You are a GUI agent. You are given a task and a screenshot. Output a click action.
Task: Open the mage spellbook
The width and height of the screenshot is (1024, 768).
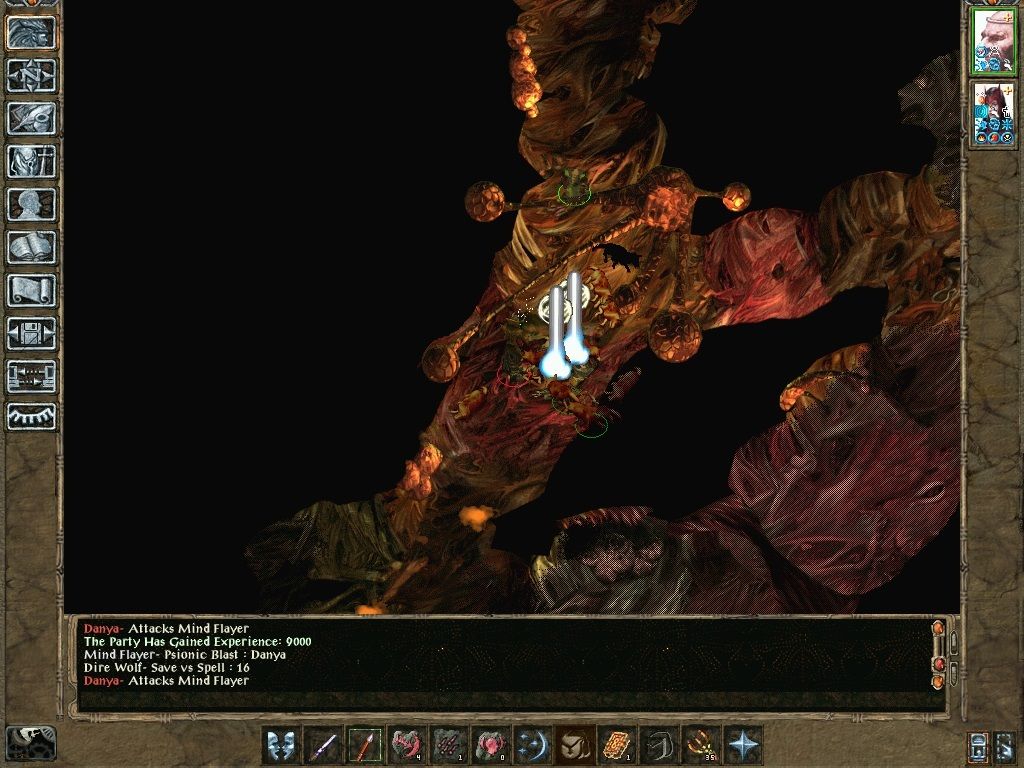[x=31, y=248]
